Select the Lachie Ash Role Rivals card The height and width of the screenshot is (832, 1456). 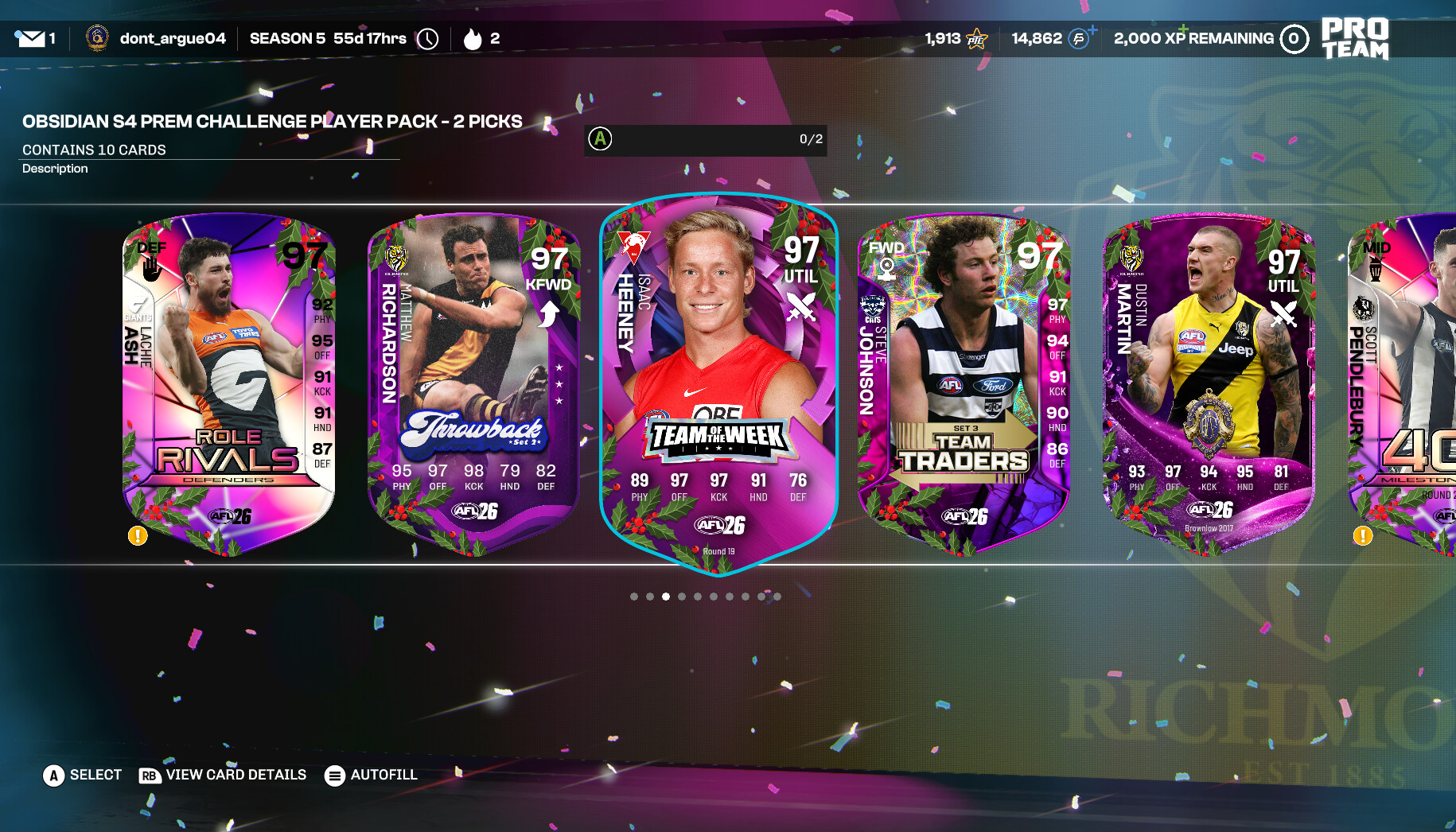coord(228,382)
